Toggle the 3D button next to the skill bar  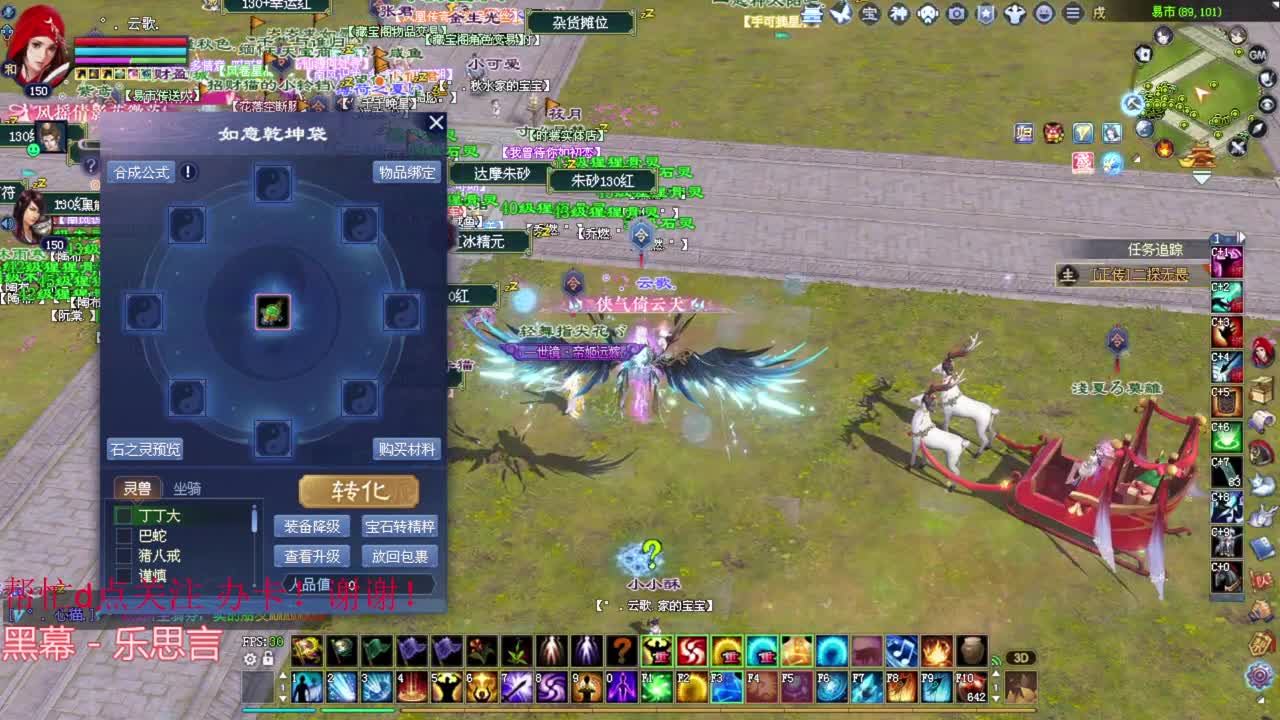coord(1022,657)
